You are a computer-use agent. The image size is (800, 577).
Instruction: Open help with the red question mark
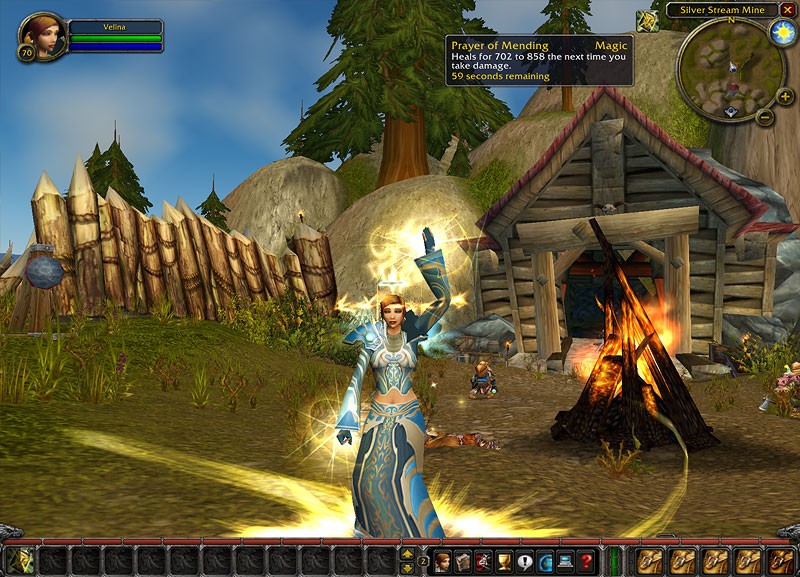tap(586, 561)
